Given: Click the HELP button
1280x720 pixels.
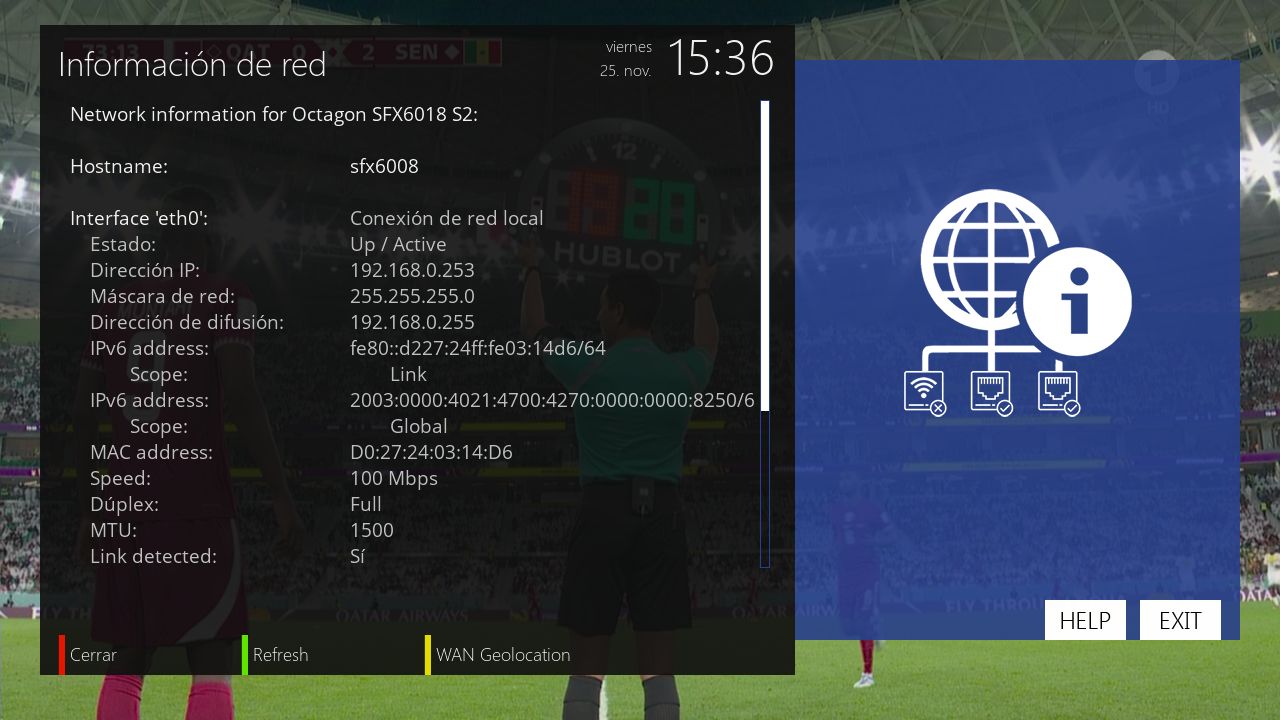Looking at the screenshot, I should tap(1085, 620).
